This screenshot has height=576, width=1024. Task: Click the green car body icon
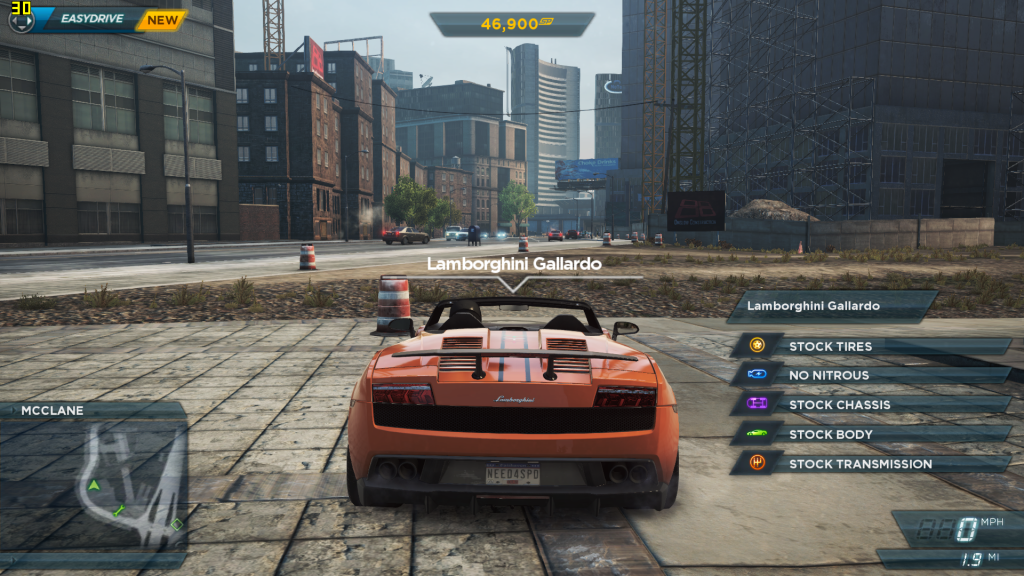[x=757, y=434]
